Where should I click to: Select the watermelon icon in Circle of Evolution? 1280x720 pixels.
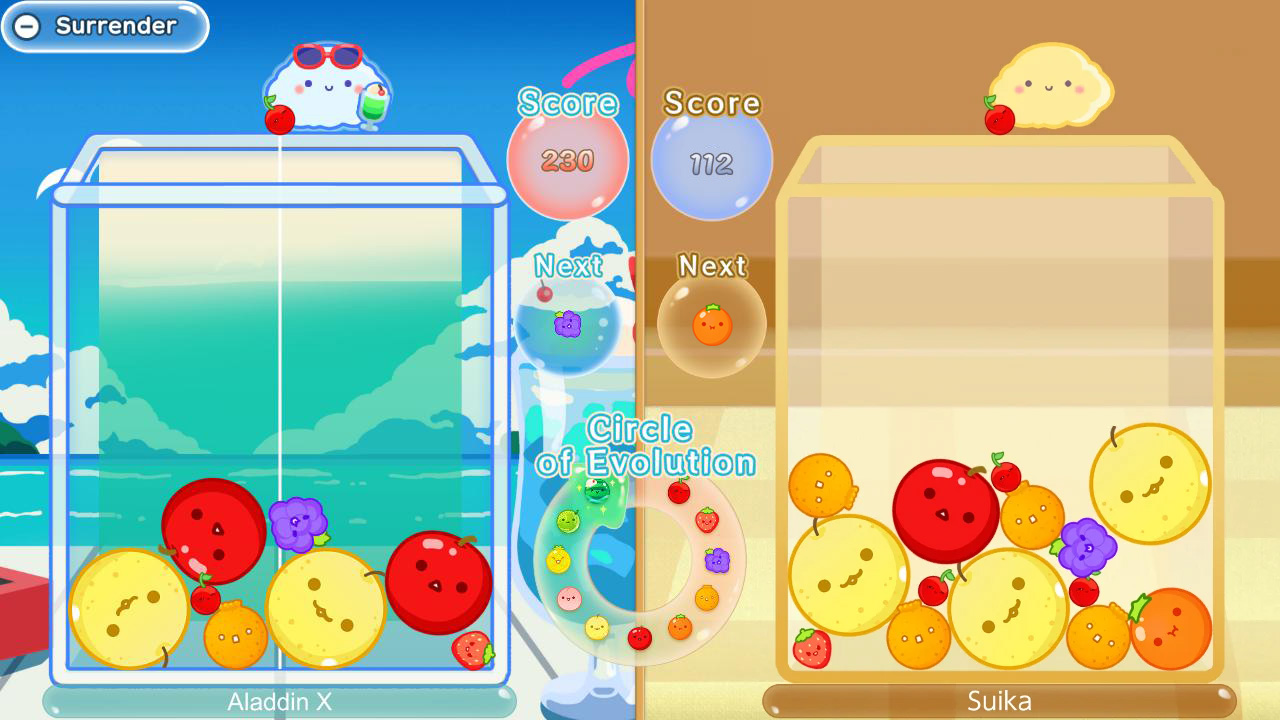595,490
